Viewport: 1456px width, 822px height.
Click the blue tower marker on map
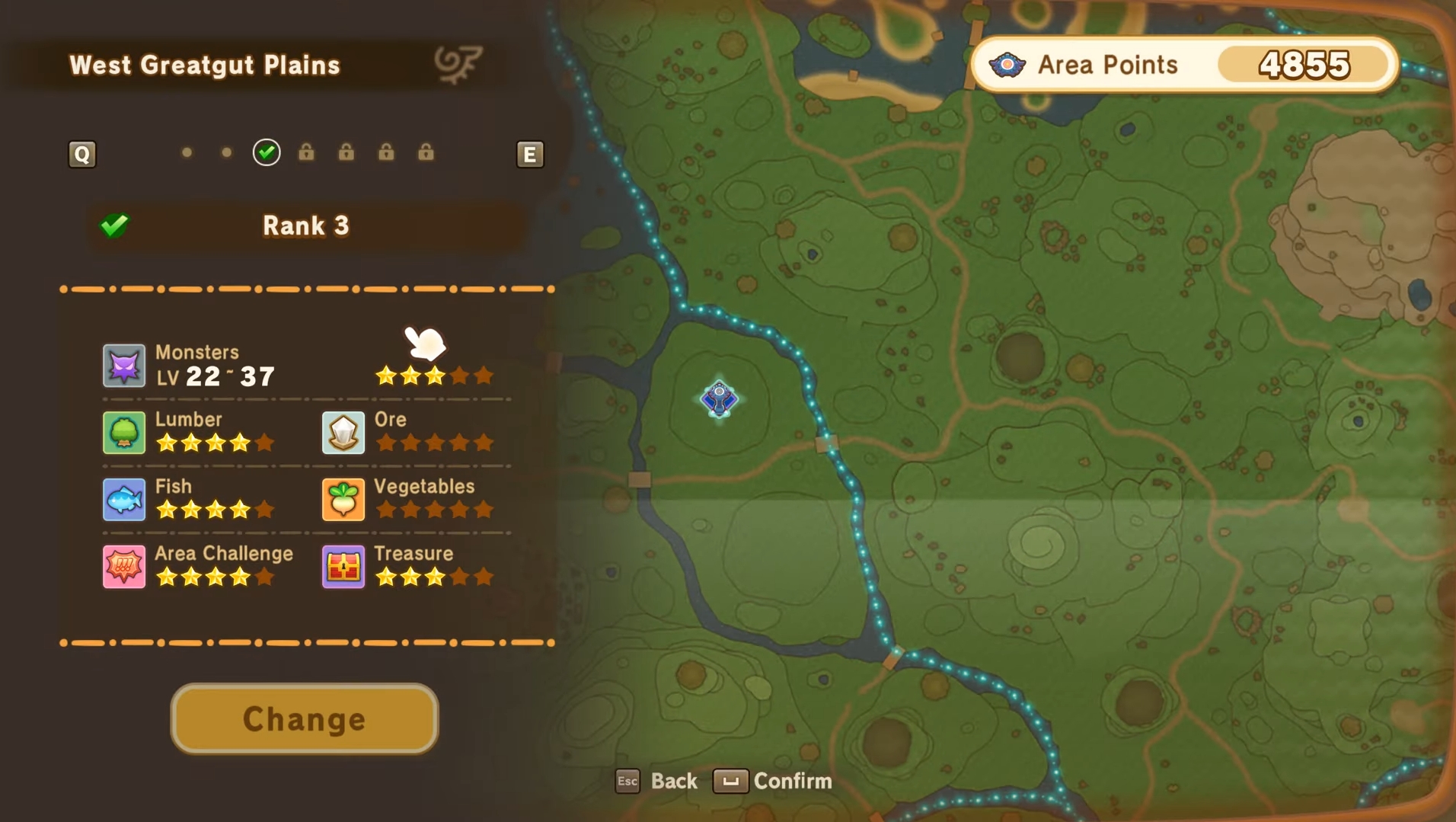(x=719, y=398)
